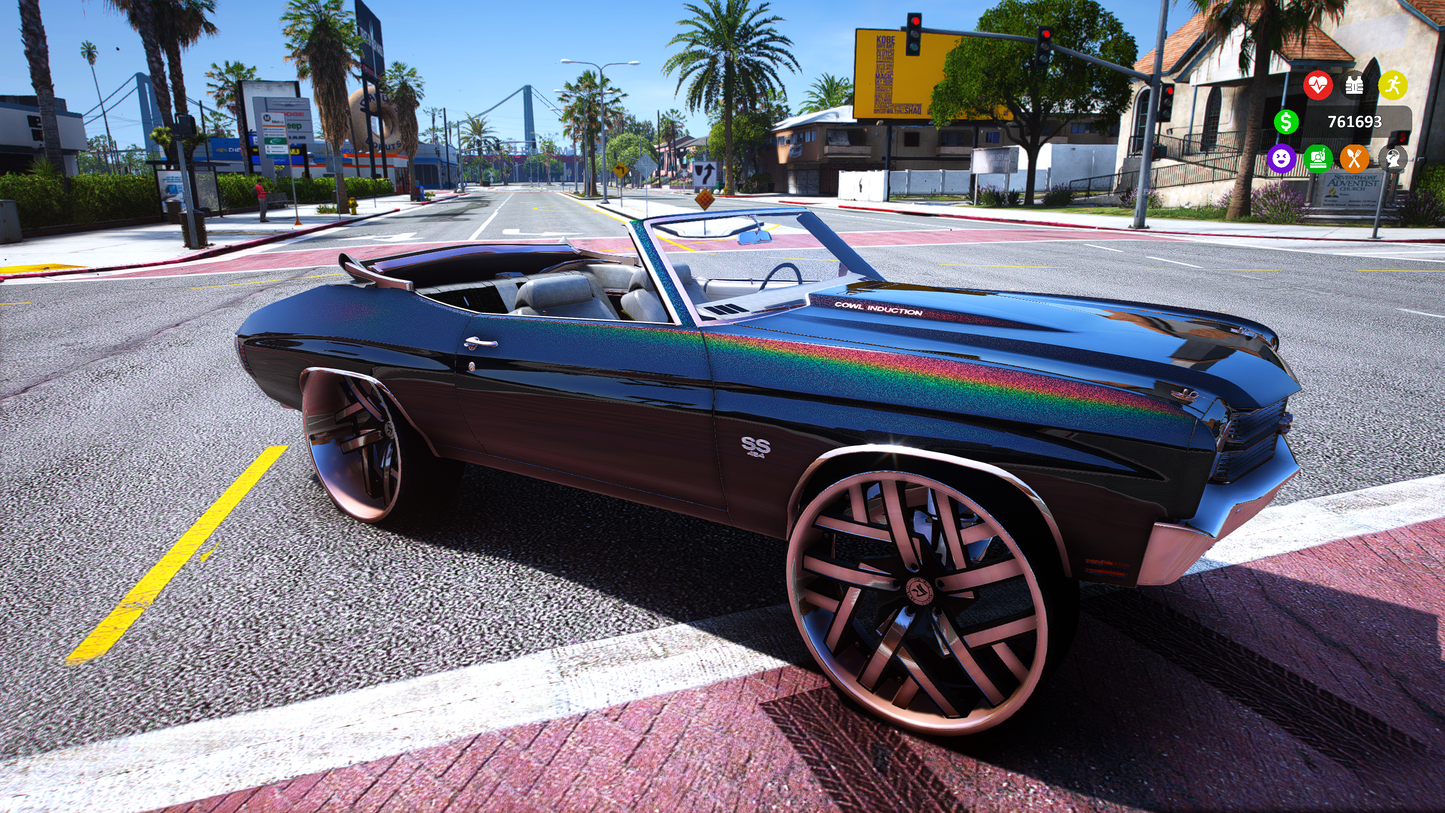Select the grey head stress icon

[x=1392, y=158]
